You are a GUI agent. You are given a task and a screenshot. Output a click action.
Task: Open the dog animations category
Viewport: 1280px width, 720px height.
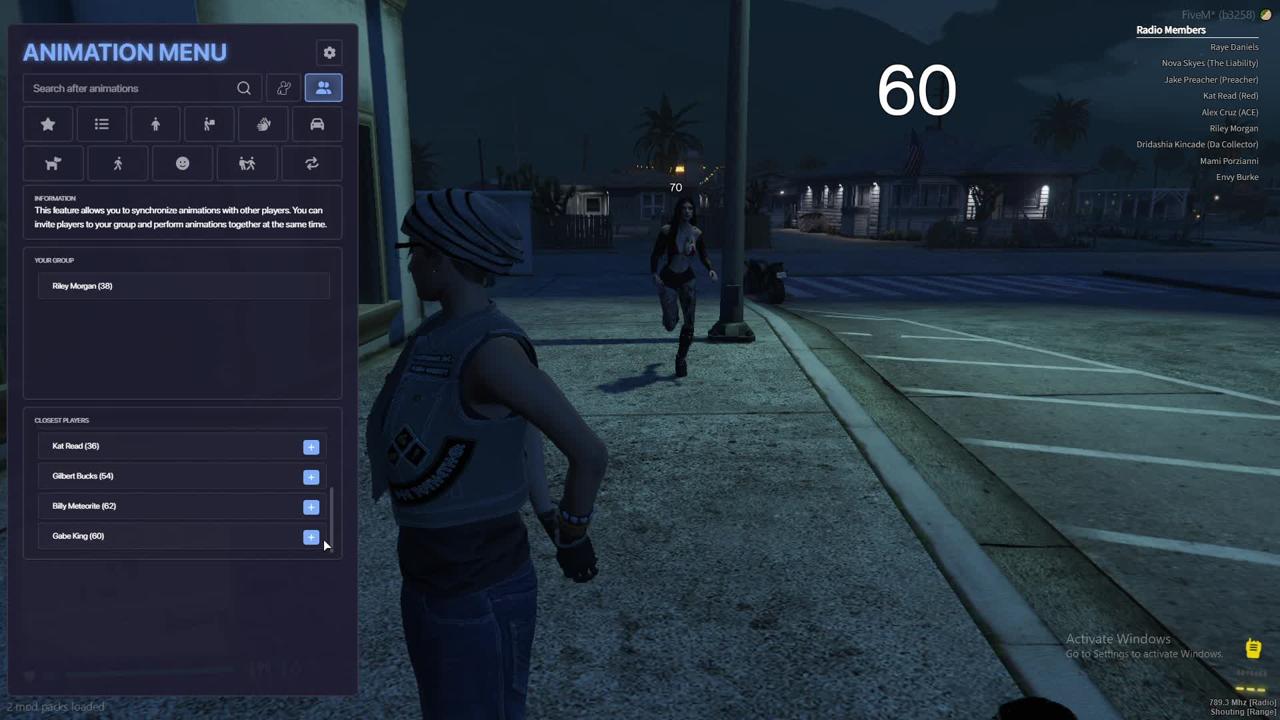click(x=53, y=164)
